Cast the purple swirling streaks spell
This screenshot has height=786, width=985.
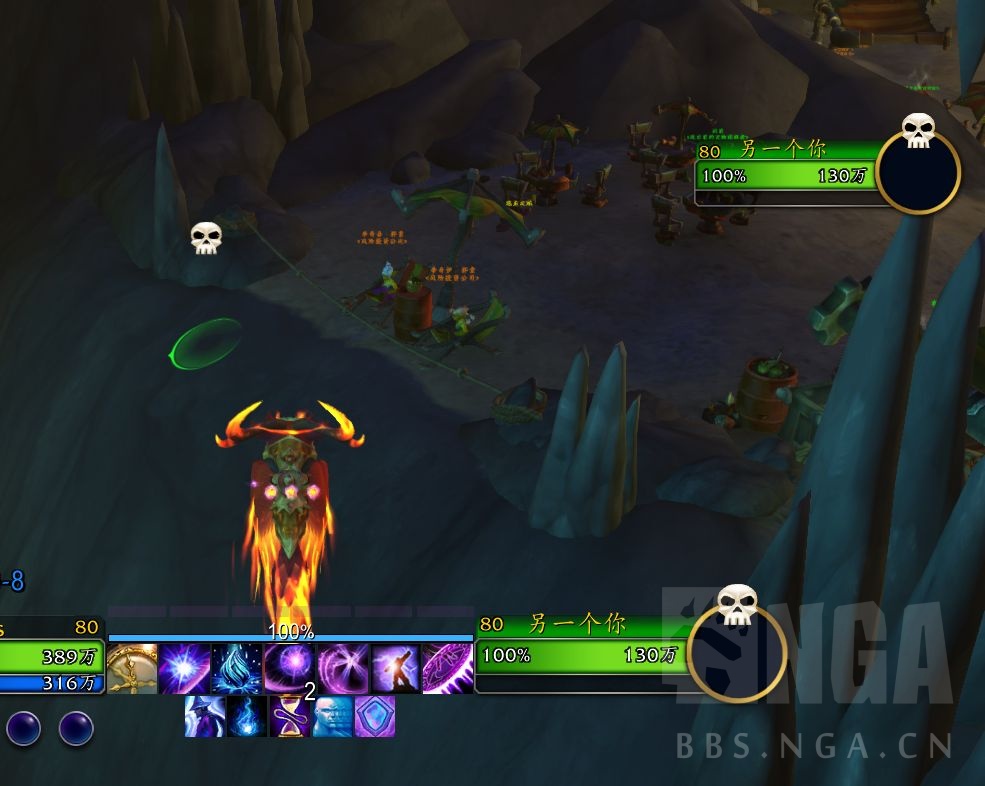(343, 669)
